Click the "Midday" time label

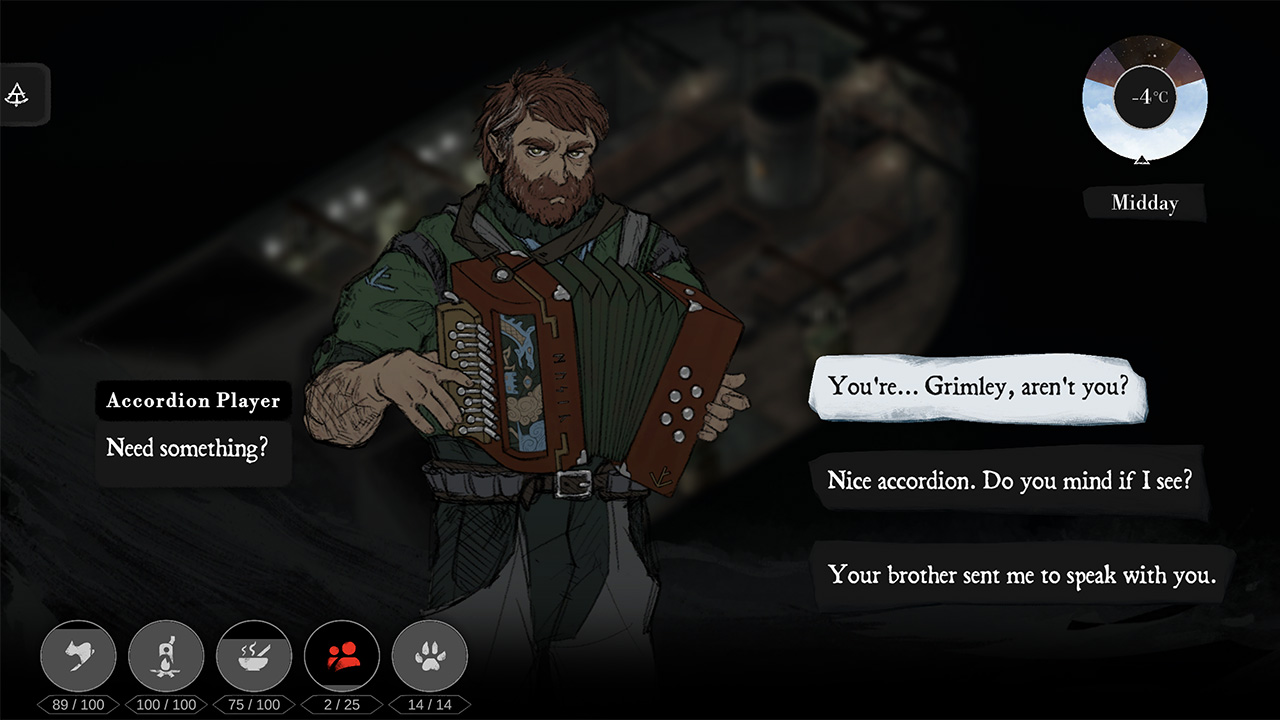(1143, 202)
